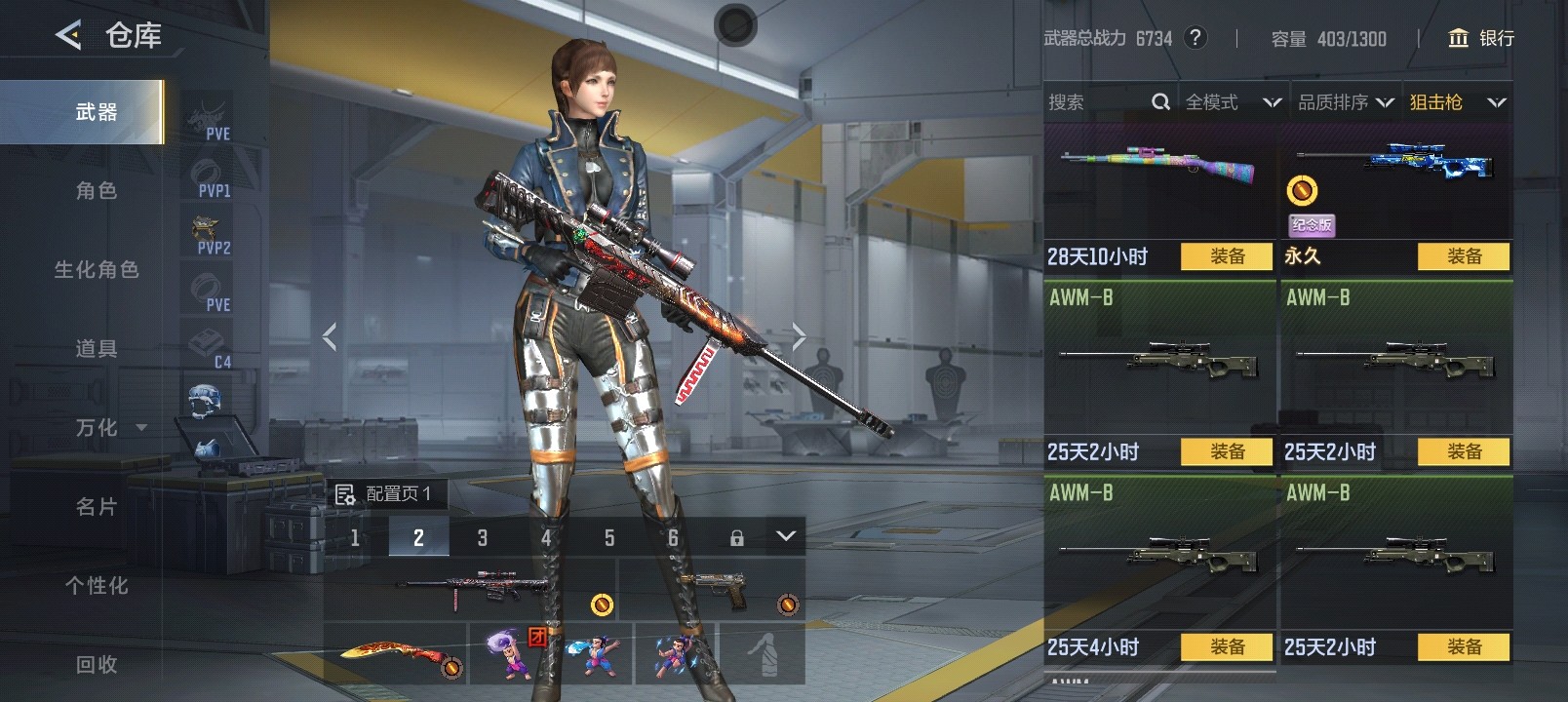Image resolution: width=1568 pixels, height=702 pixels.
Task: Open the 生化角色 tab
Action: tap(96, 270)
